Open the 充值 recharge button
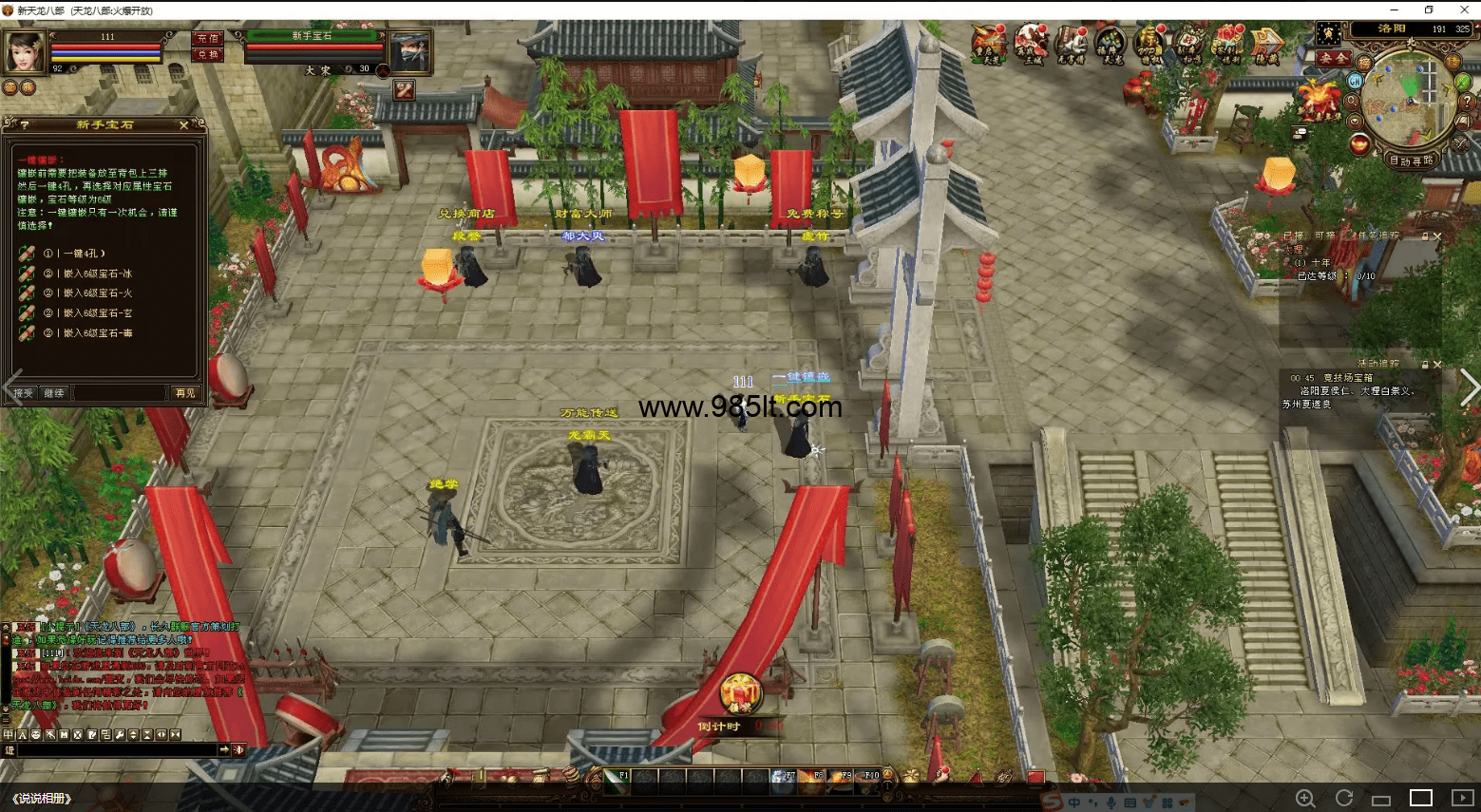This screenshot has height=812, width=1481. [x=208, y=39]
